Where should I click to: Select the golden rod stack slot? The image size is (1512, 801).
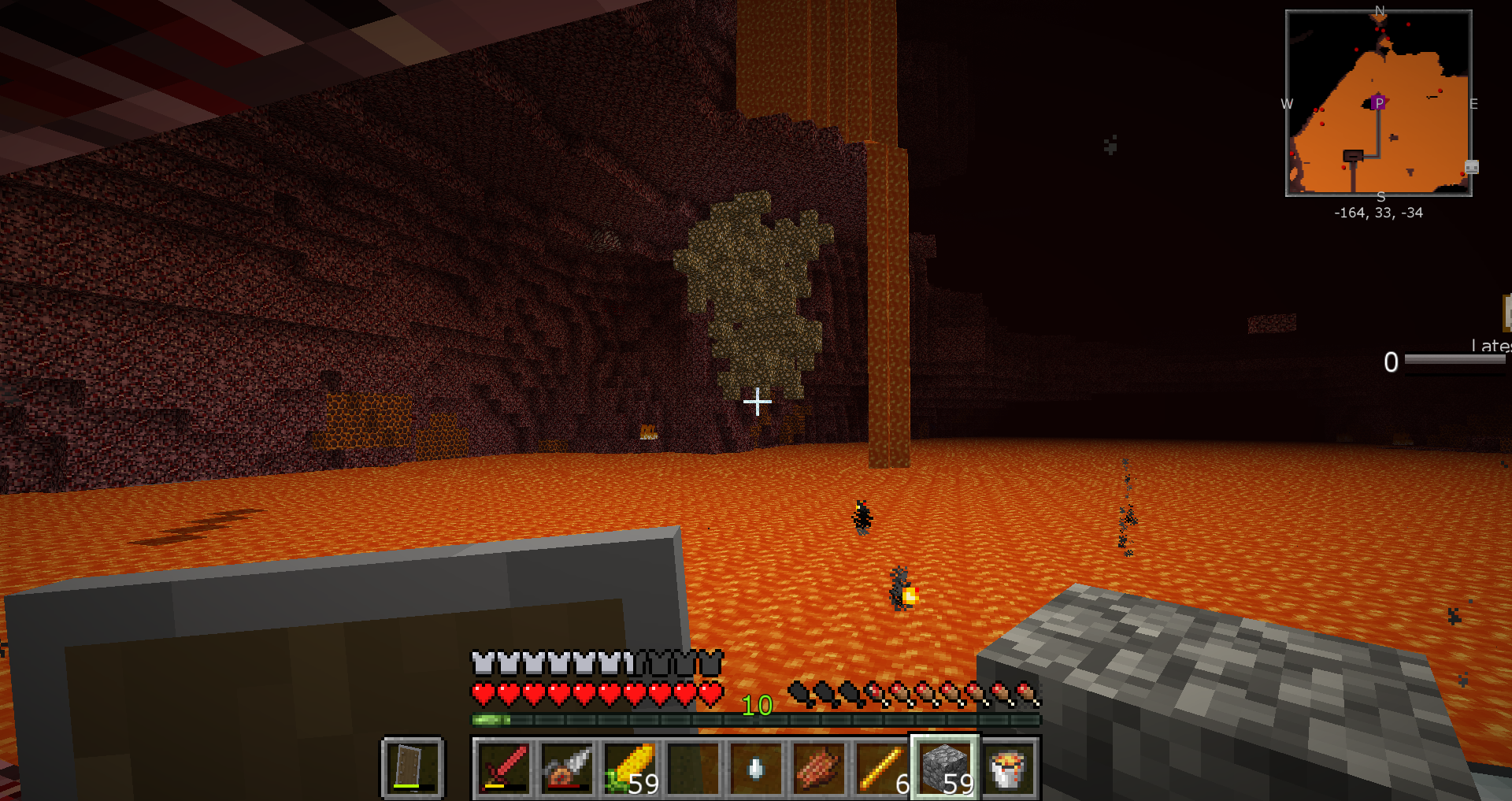(x=882, y=768)
